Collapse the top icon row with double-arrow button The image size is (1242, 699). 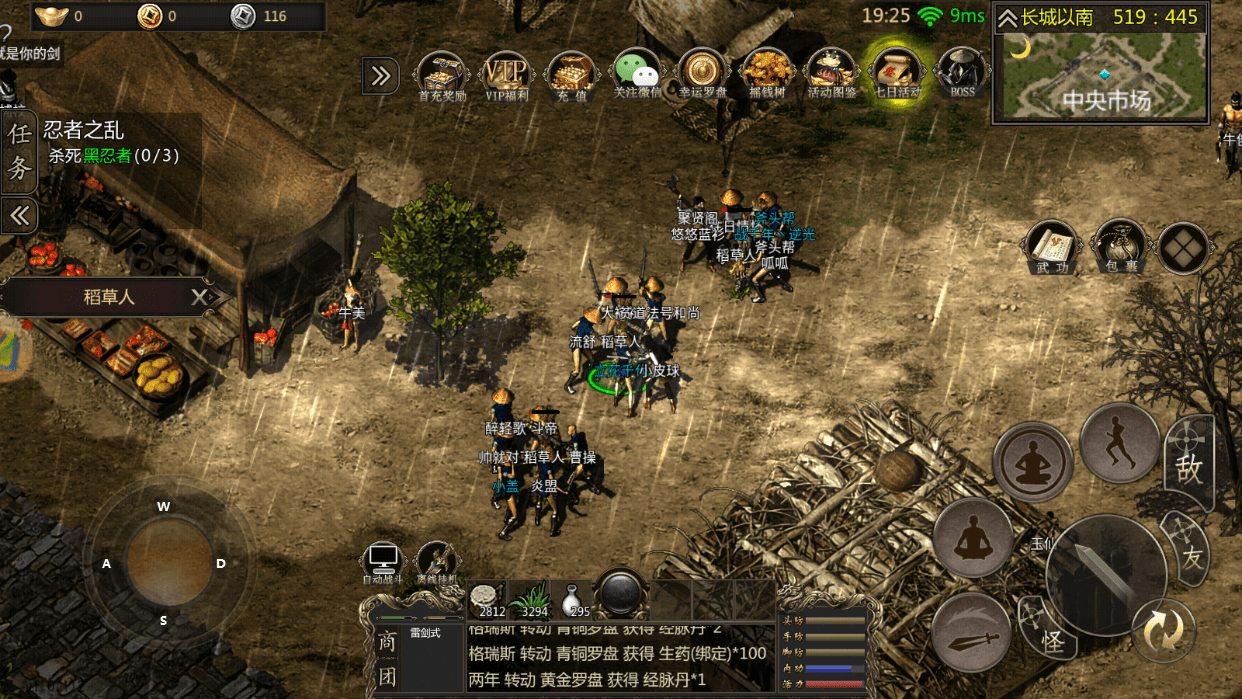[x=380, y=76]
